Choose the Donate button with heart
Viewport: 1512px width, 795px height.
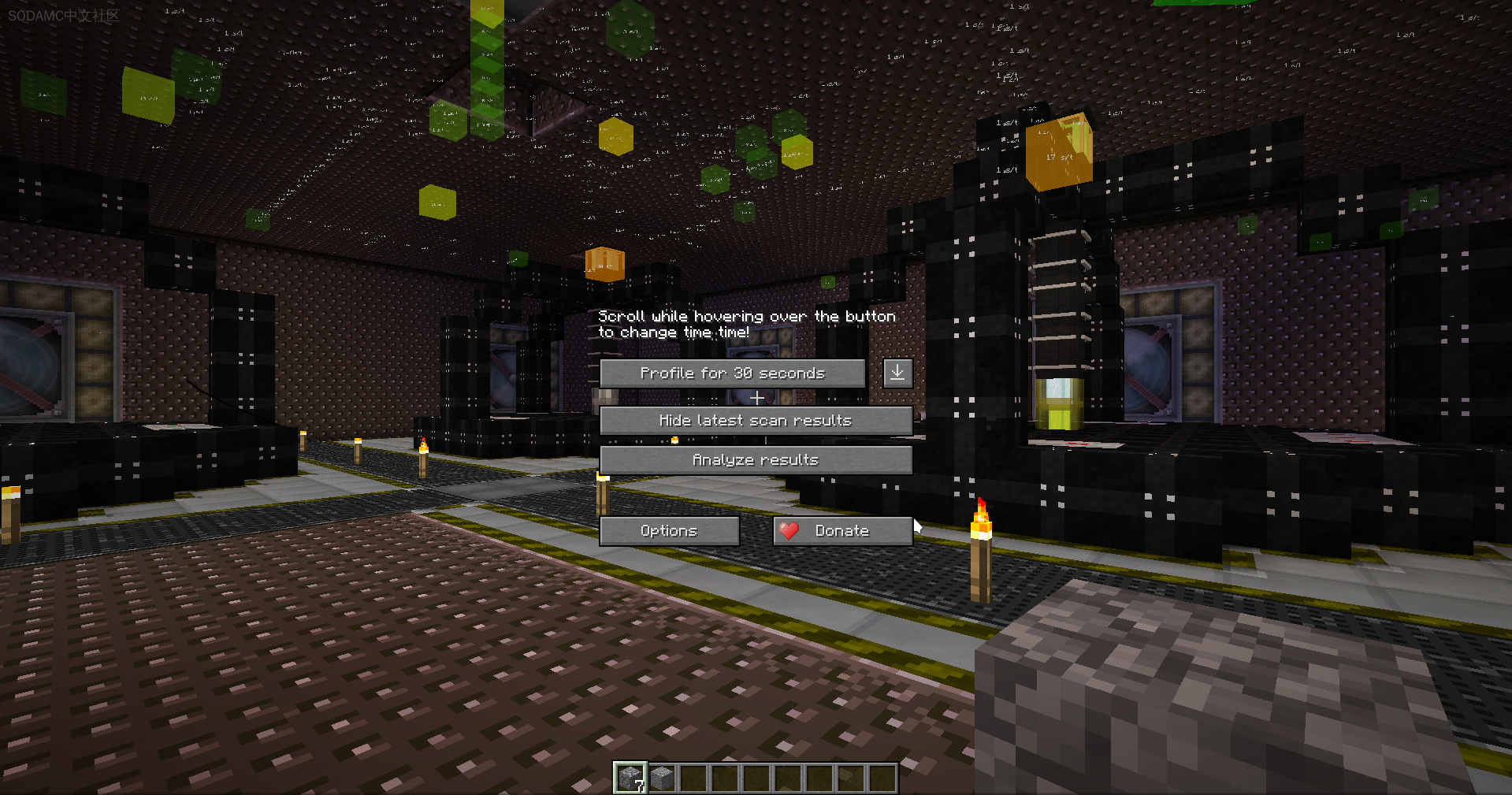point(841,531)
